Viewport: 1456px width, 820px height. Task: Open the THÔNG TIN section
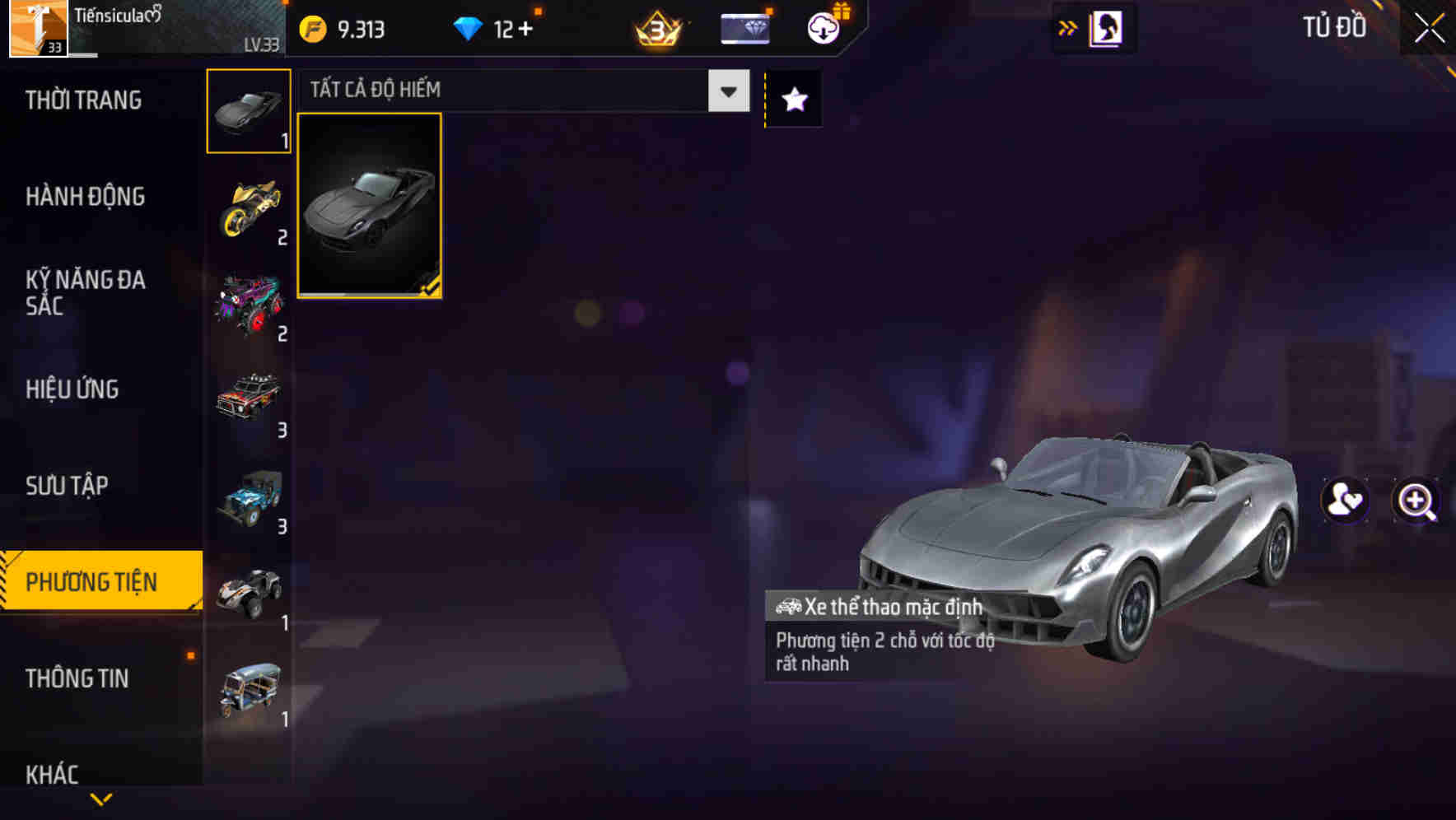click(78, 678)
